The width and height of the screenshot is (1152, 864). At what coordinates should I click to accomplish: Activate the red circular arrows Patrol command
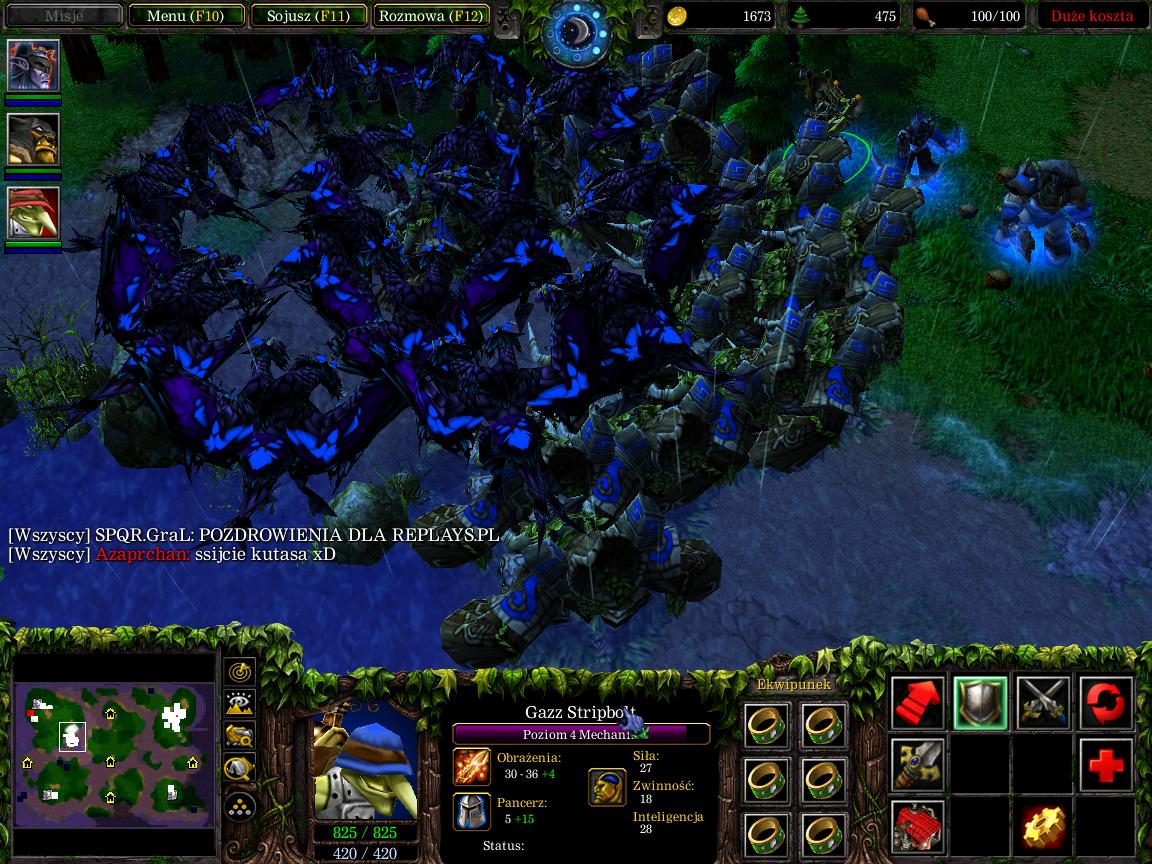(1106, 702)
